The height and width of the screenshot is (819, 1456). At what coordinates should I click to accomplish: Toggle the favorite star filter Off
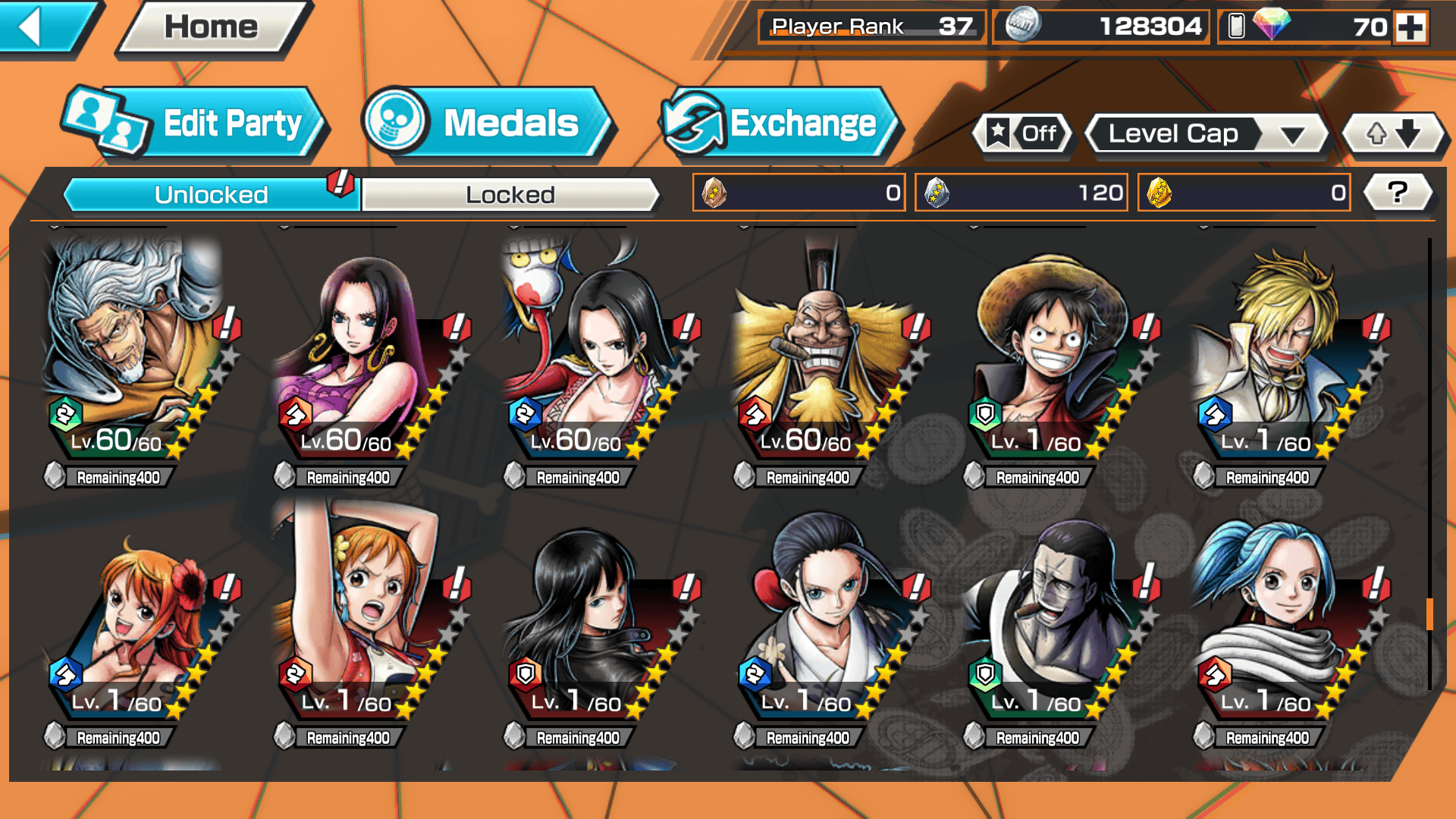1022,134
